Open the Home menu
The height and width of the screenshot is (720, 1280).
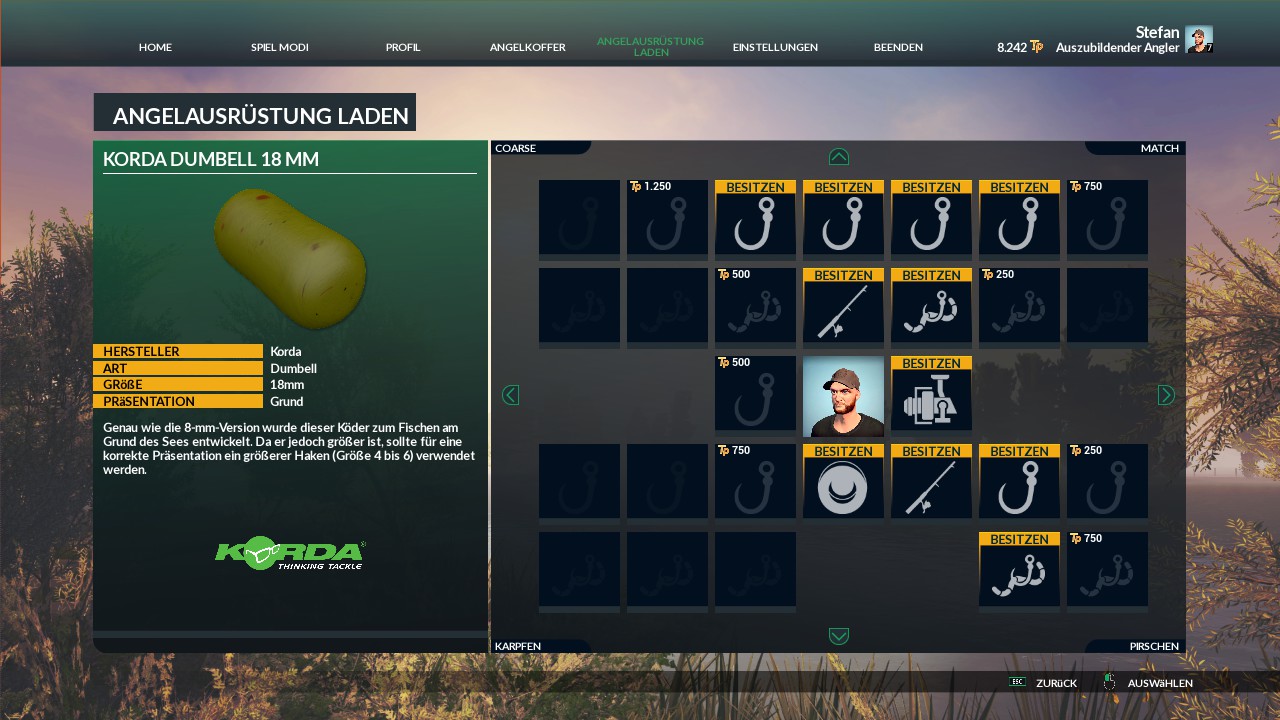click(x=155, y=47)
